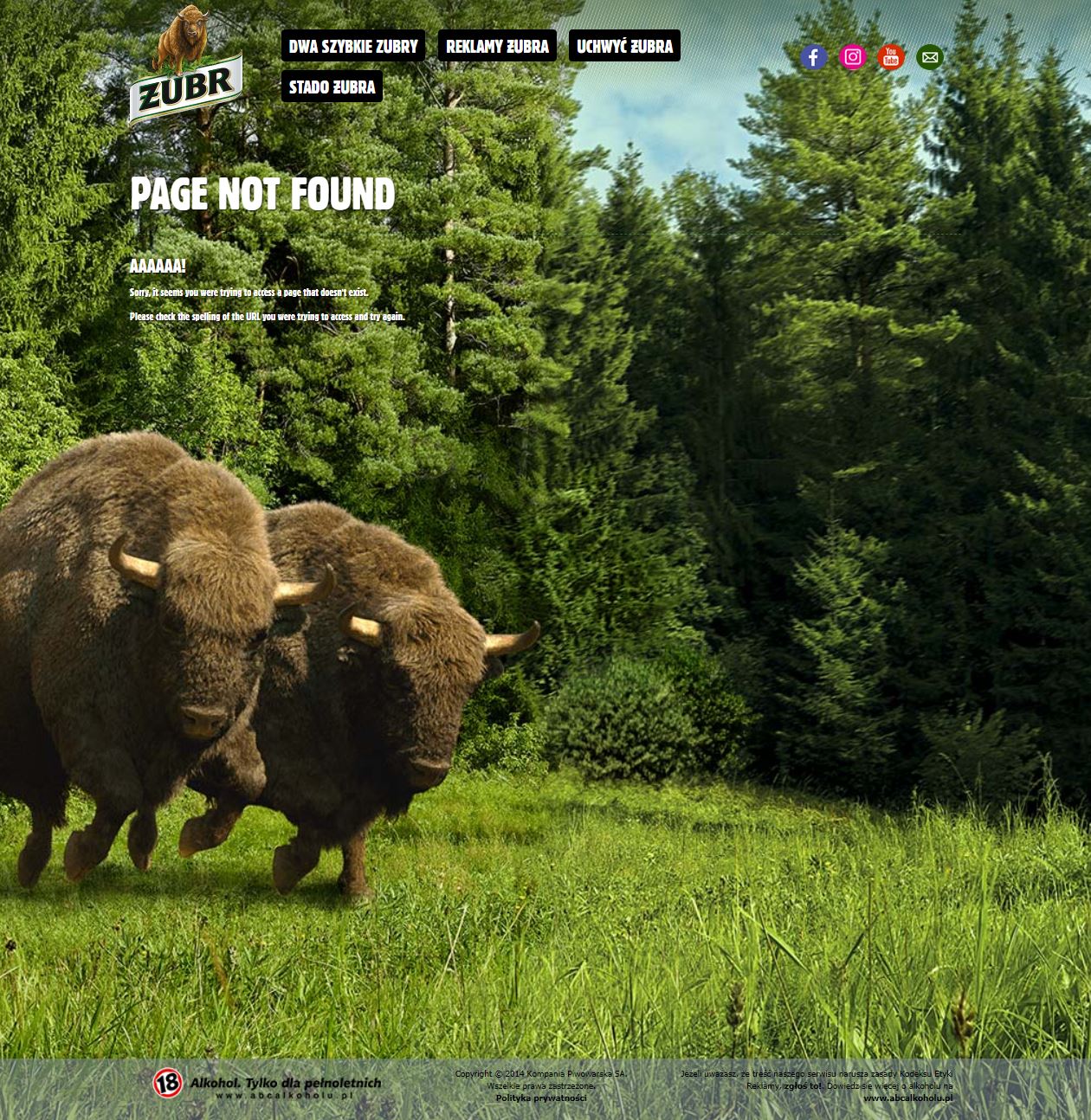Image resolution: width=1091 pixels, height=1120 pixels.
Task: Visit the www.abcalkoholu.pl footer link
Action: point(907,1097)
